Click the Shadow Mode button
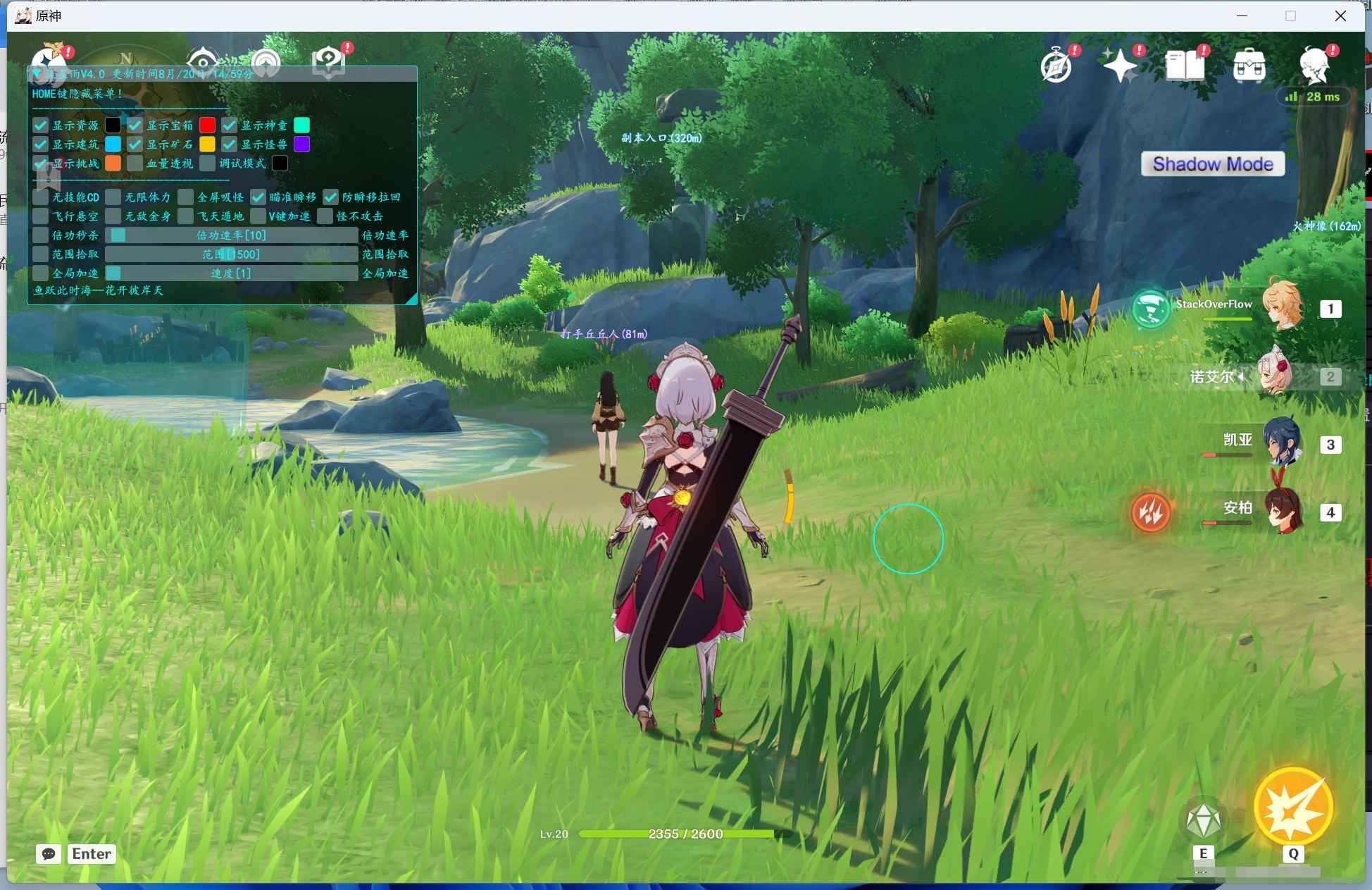The height and width of the screenshot is (890, 1372). (x=1213, y=164)
